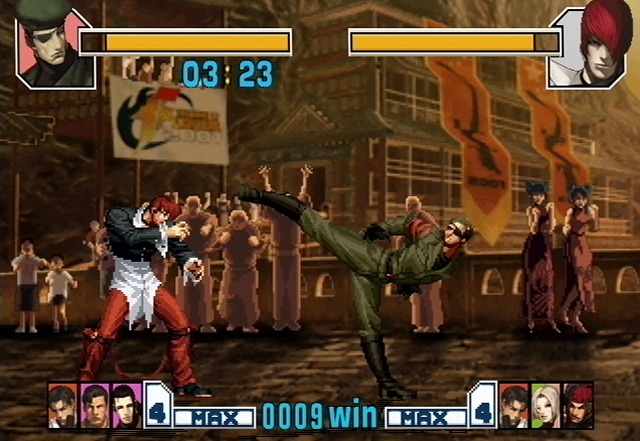Choose the left team portrait with orange background
This screenshot has height=441, width=640.
62,404
